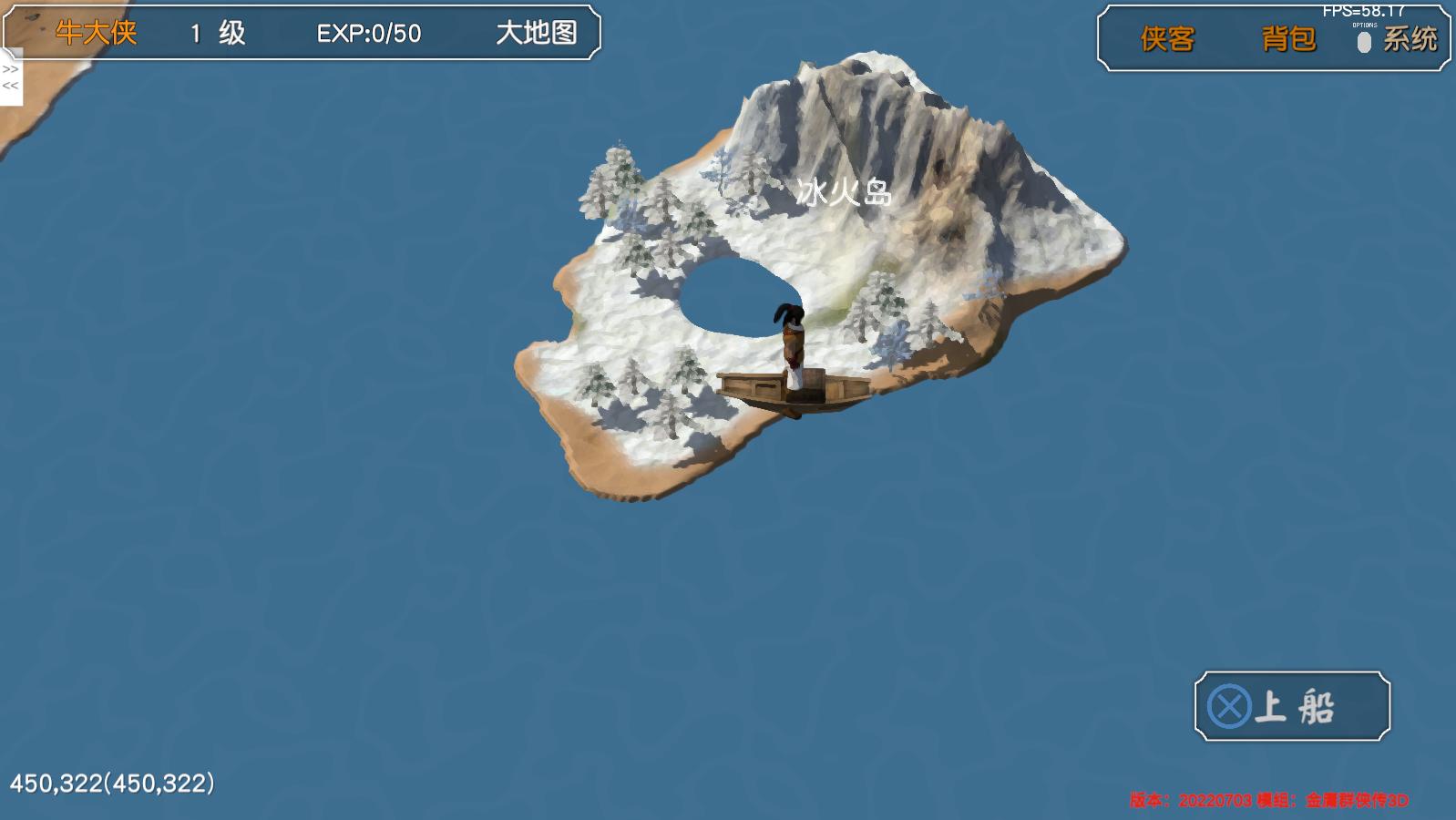Click the 牛大侠 character name
This screenshot has height=820, width=1456.
coord(95,33)
